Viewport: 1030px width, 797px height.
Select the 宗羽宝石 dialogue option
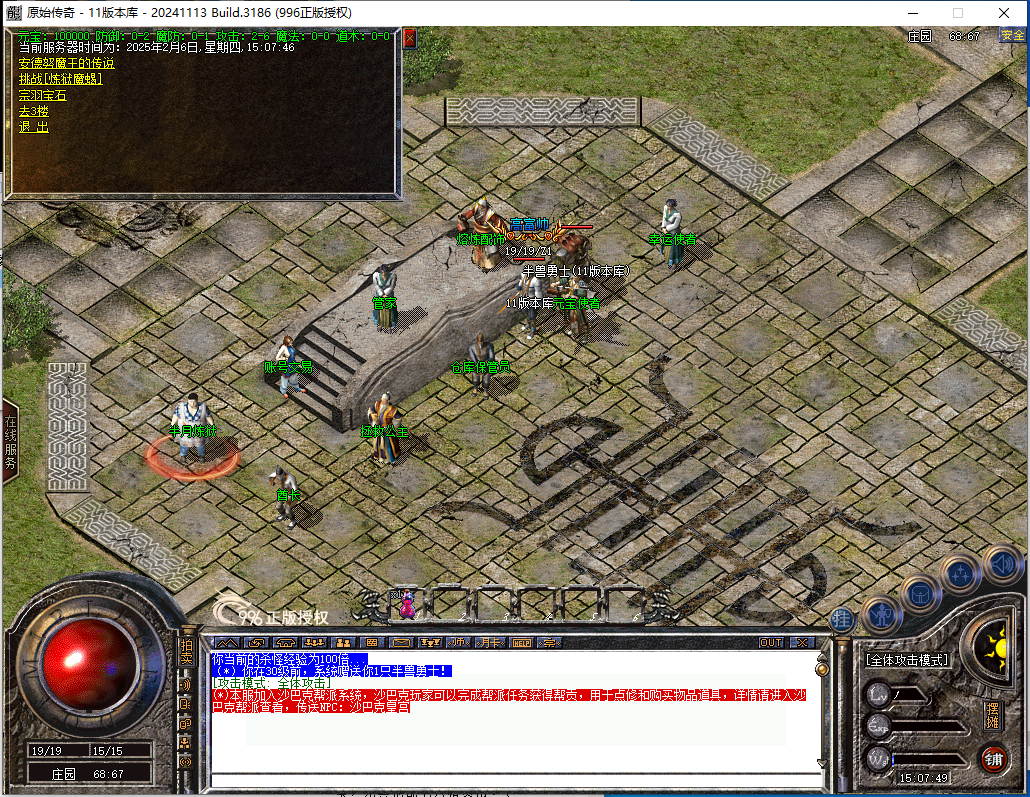click(42, 95)
